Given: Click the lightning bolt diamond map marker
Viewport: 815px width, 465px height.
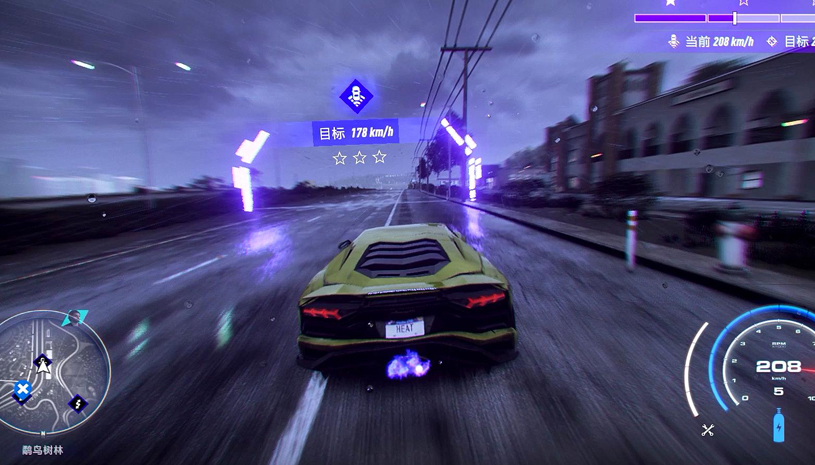Looking at the screenshot, I should tap(78, 404).
